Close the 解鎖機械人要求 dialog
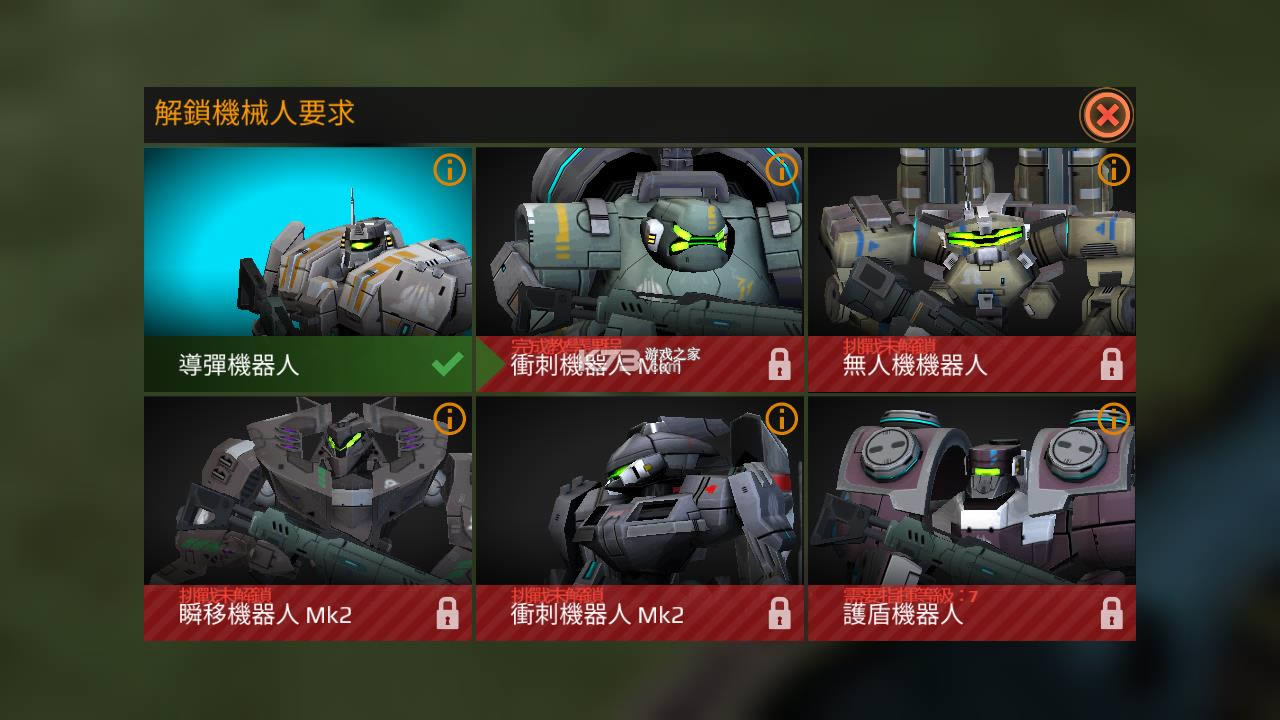 [1106, 115]
